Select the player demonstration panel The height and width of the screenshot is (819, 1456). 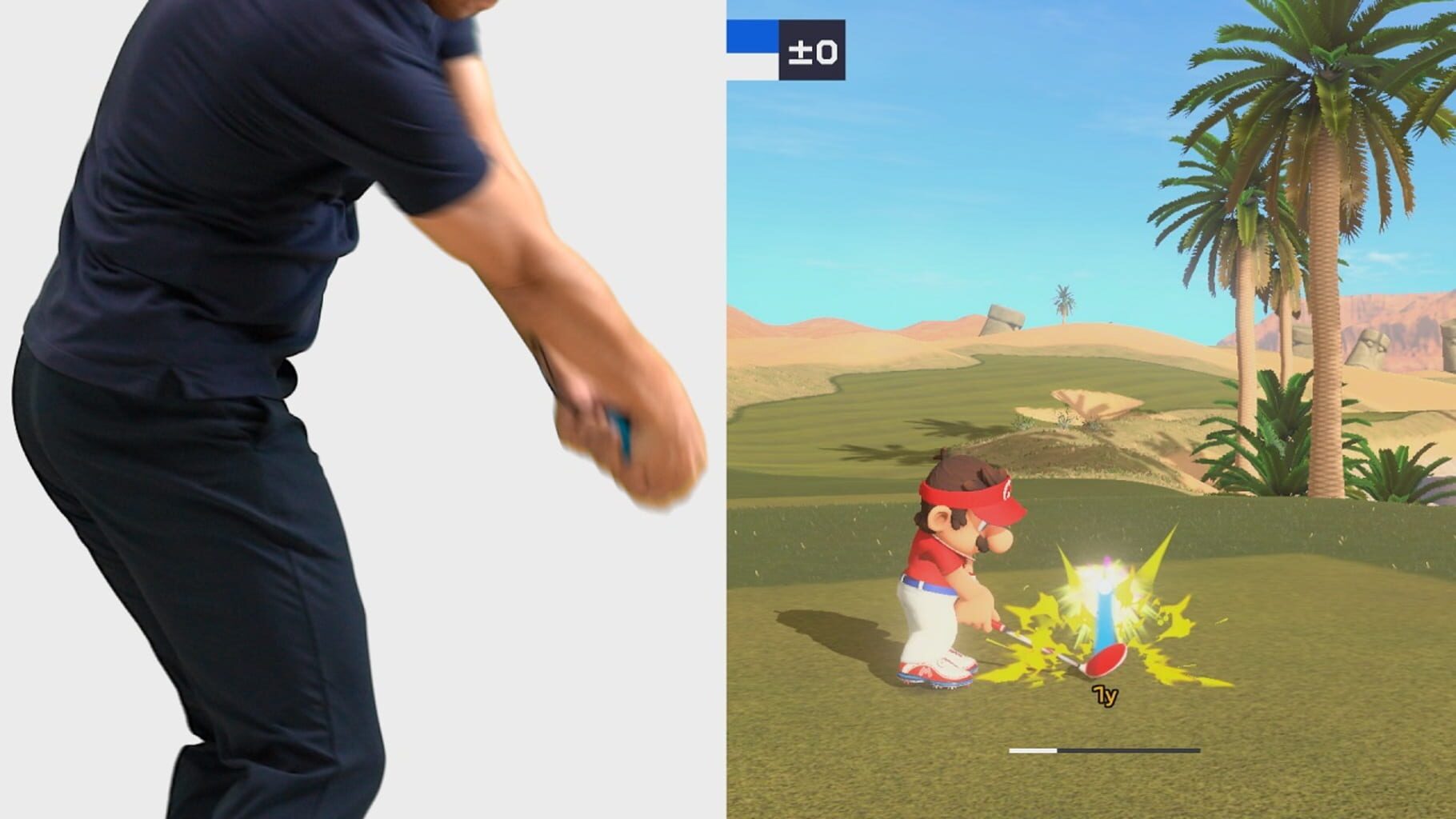(320, 400)
